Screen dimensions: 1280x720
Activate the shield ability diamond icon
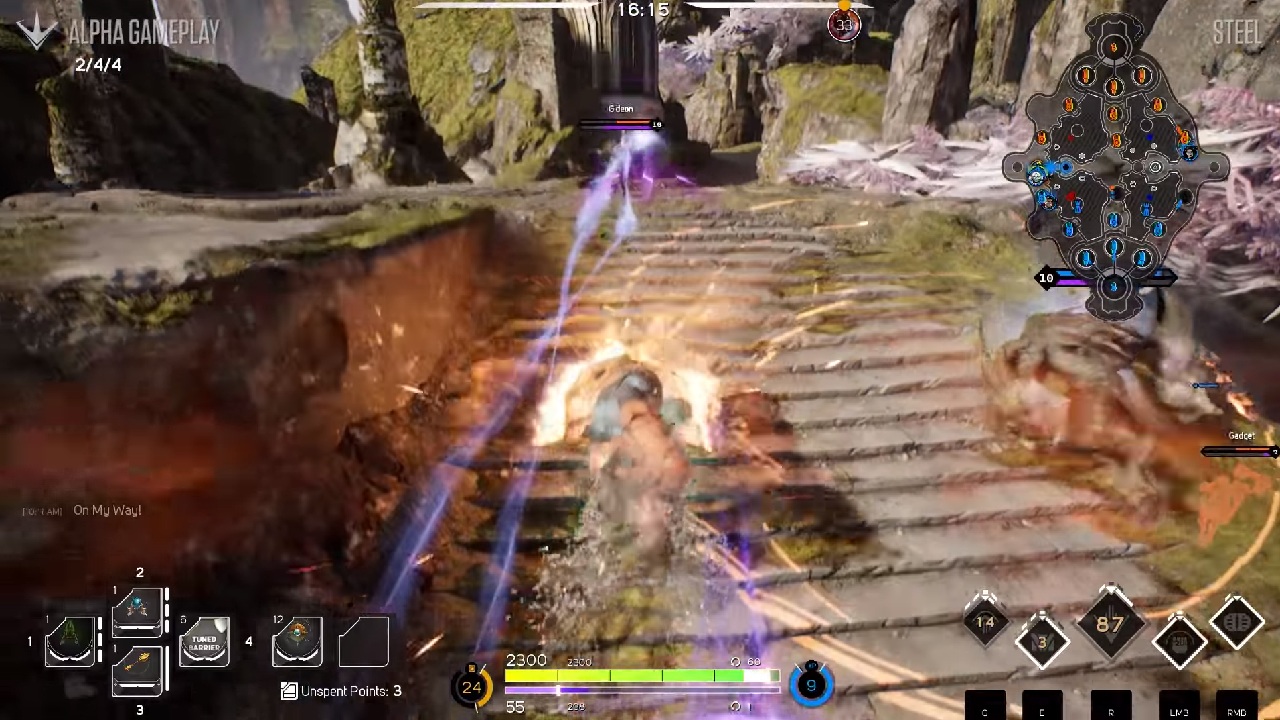click(x=1237, y=623)
